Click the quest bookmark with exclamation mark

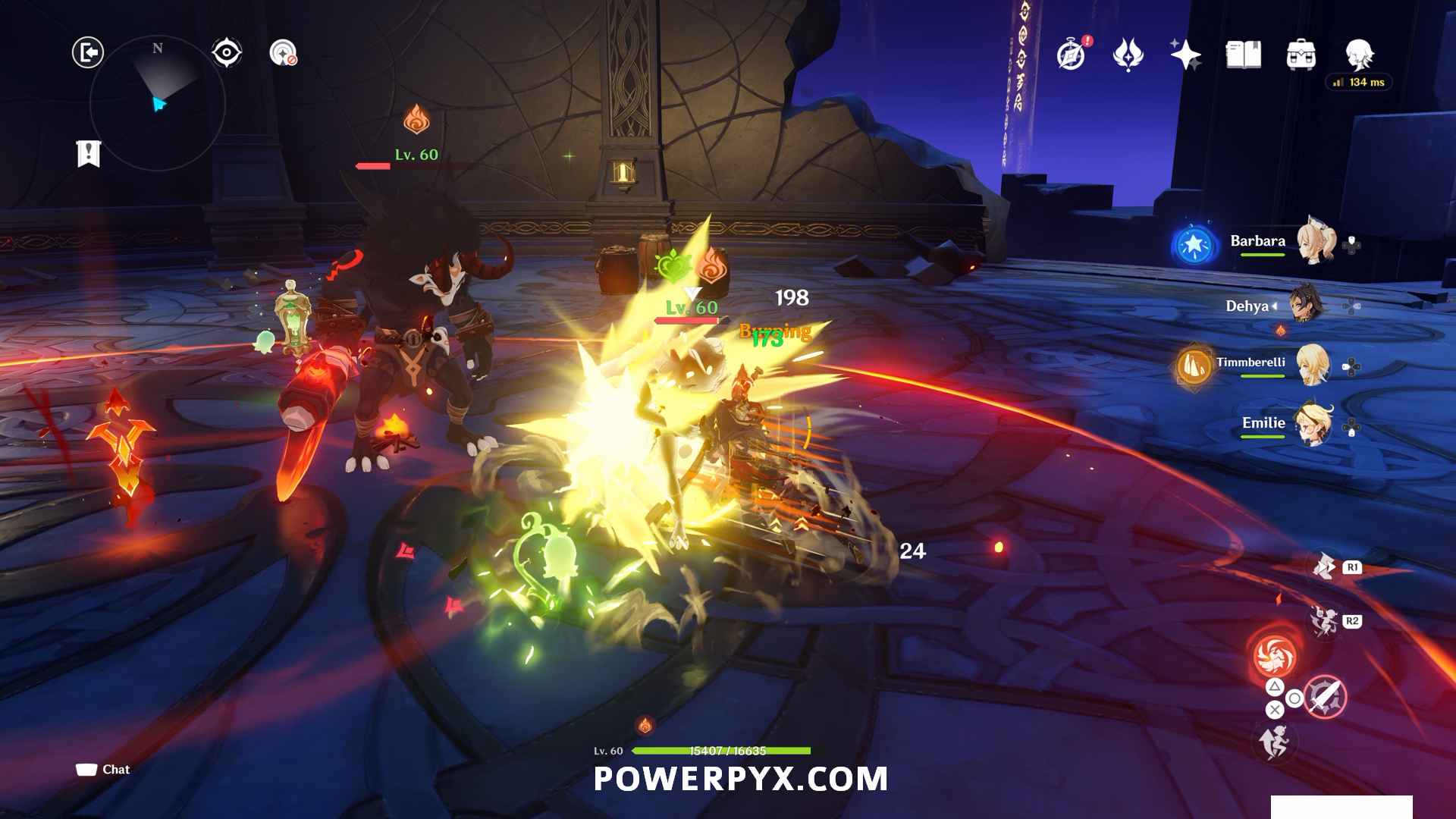coord(89,153)
